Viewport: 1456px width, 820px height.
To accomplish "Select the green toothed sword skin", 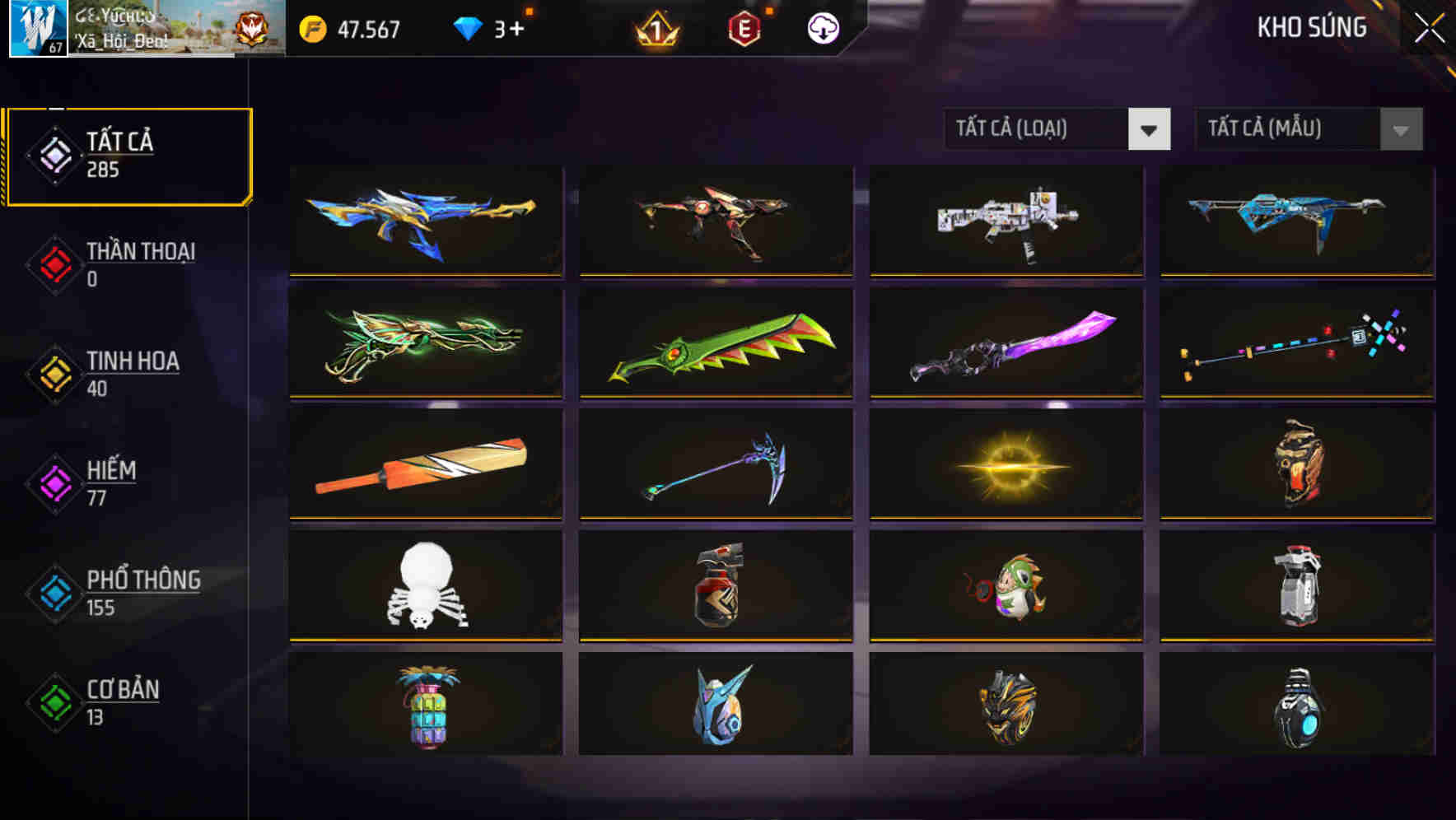I will pos(715,342).
